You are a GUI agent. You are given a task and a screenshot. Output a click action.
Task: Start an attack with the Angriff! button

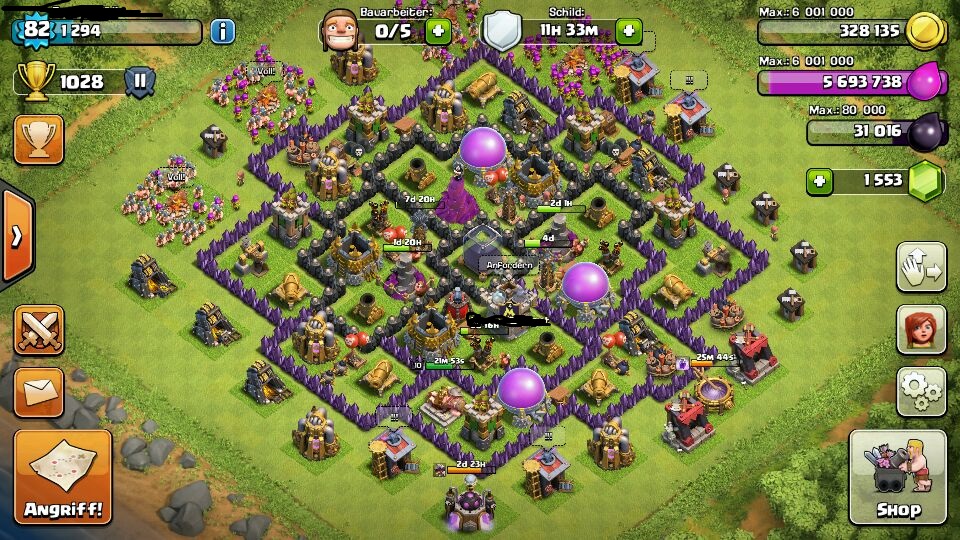pos(63,476)
